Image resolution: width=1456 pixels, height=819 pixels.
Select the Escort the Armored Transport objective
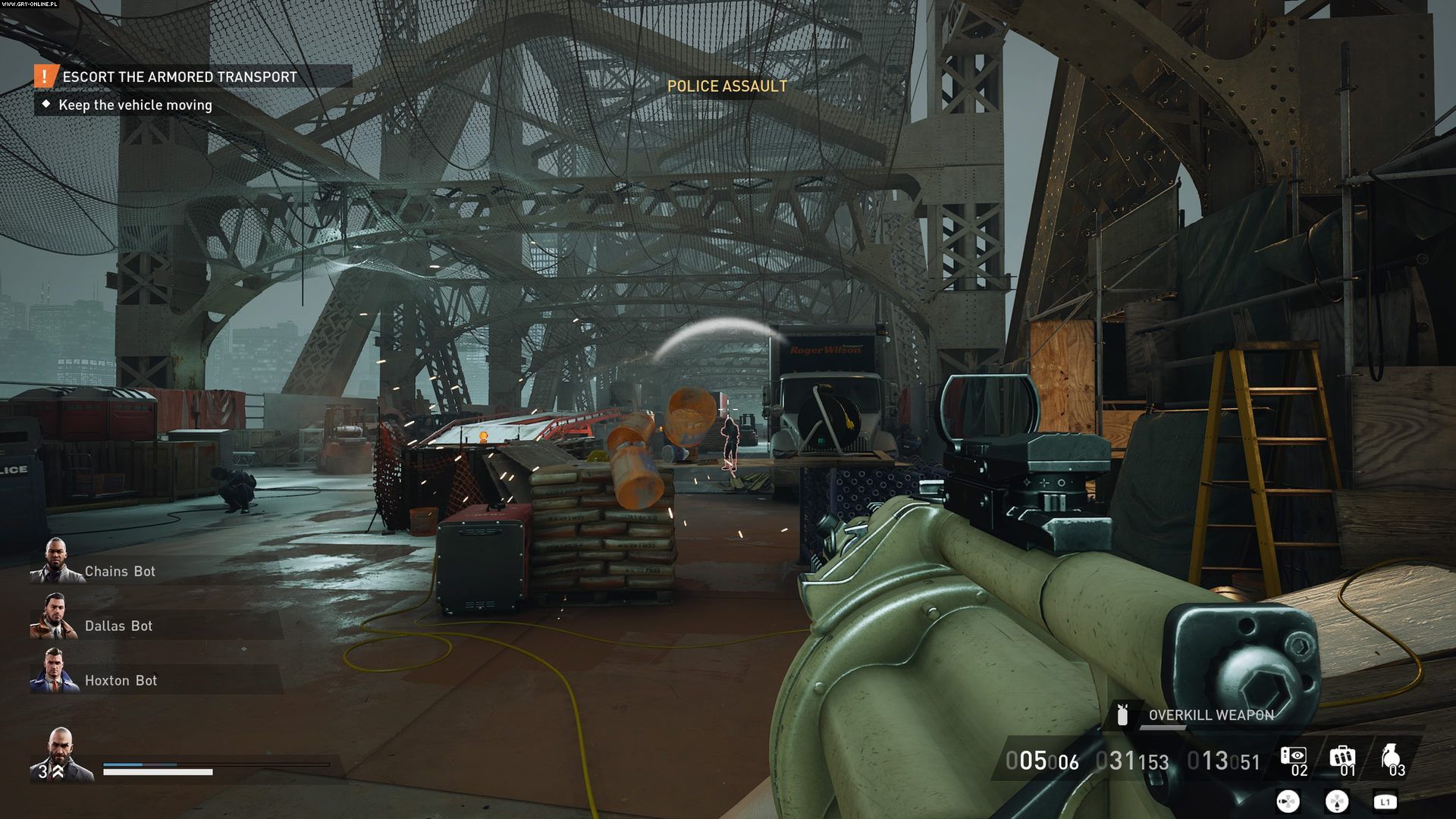[x=180, y=77]
